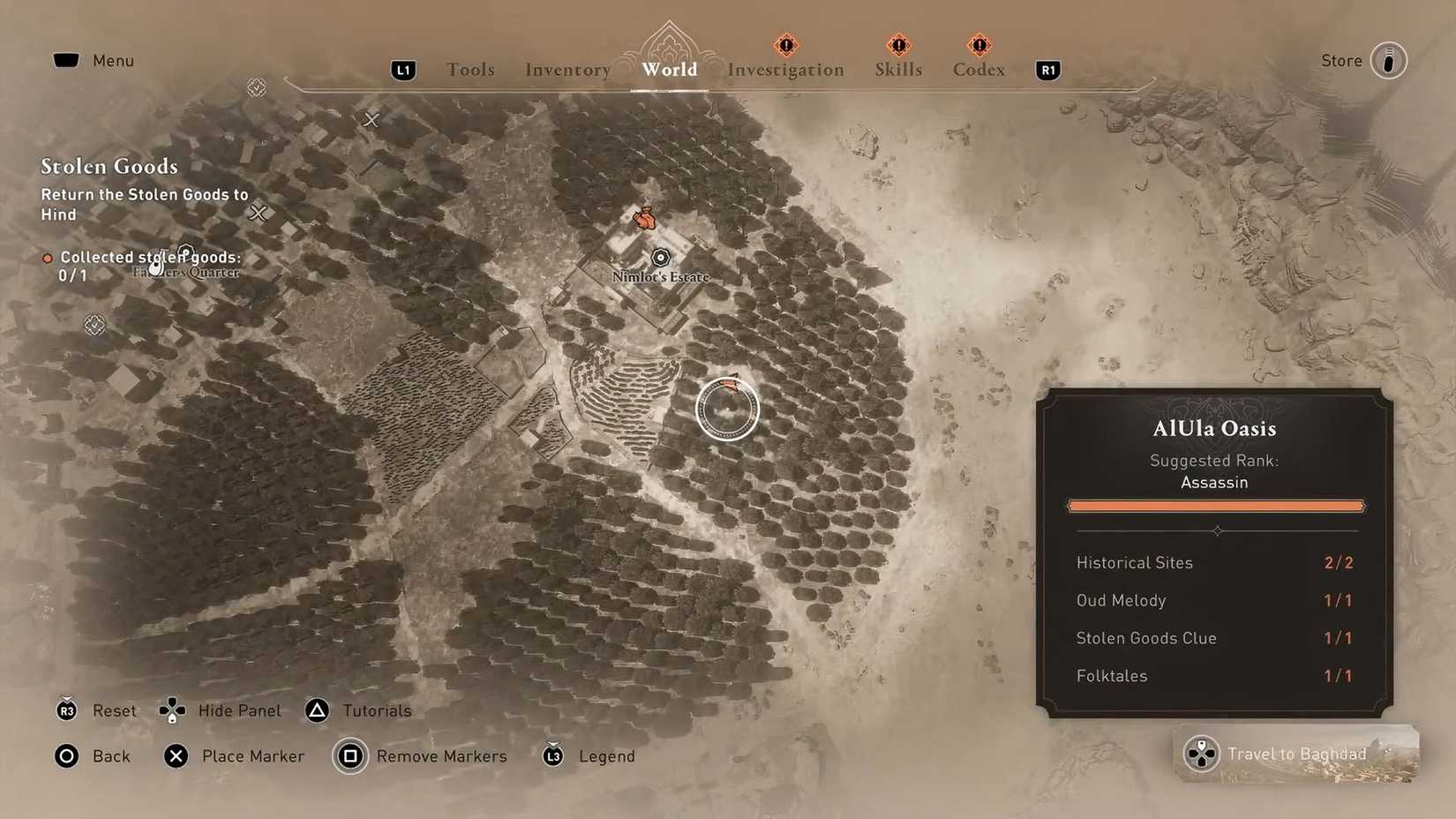This screenshot has width=1456, height=819.
Task: Click the AlUla Oasis rank progress bar
Action: tap(1215, 505)
